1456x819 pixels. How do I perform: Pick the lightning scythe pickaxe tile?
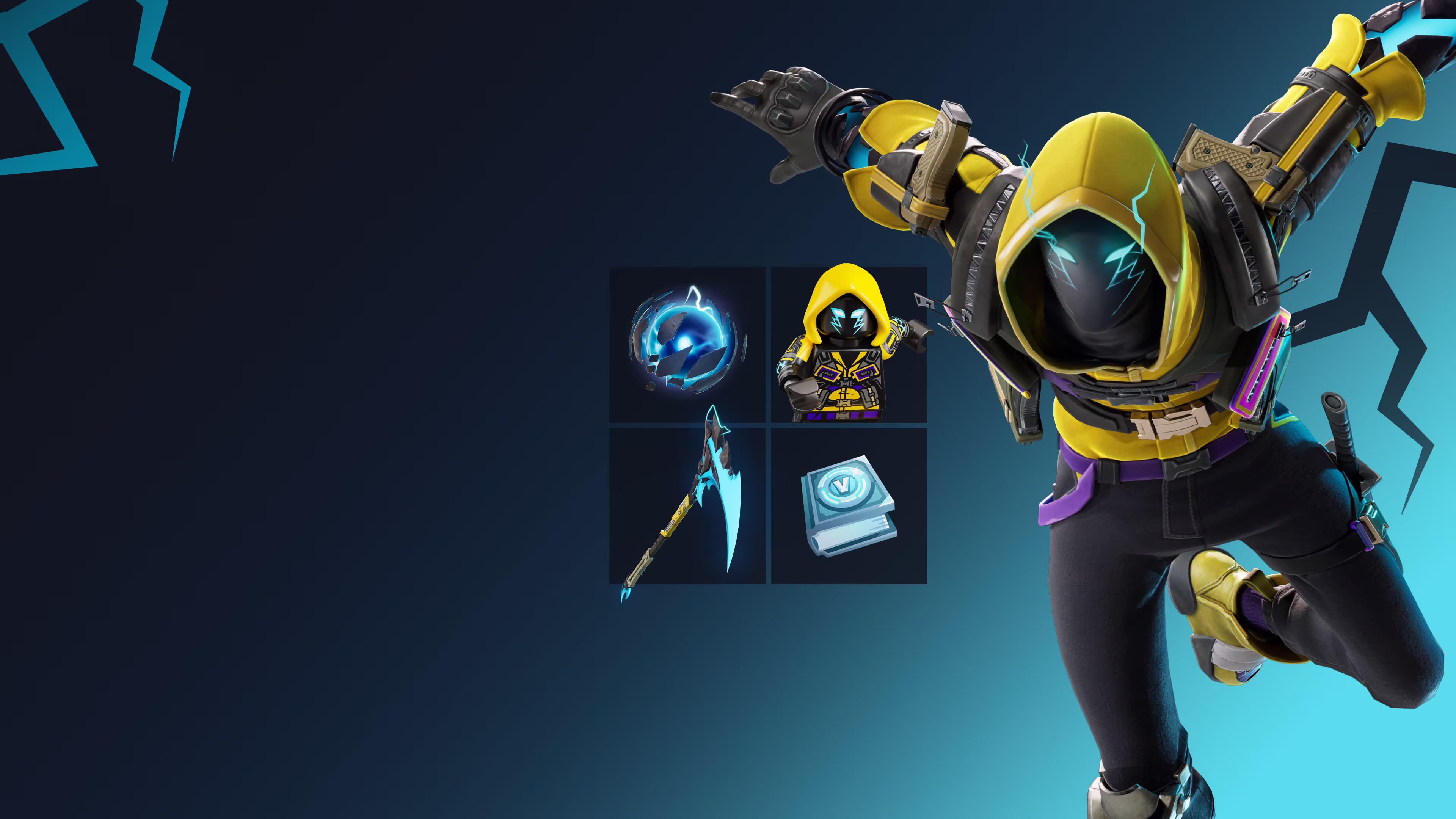point(687,506)
